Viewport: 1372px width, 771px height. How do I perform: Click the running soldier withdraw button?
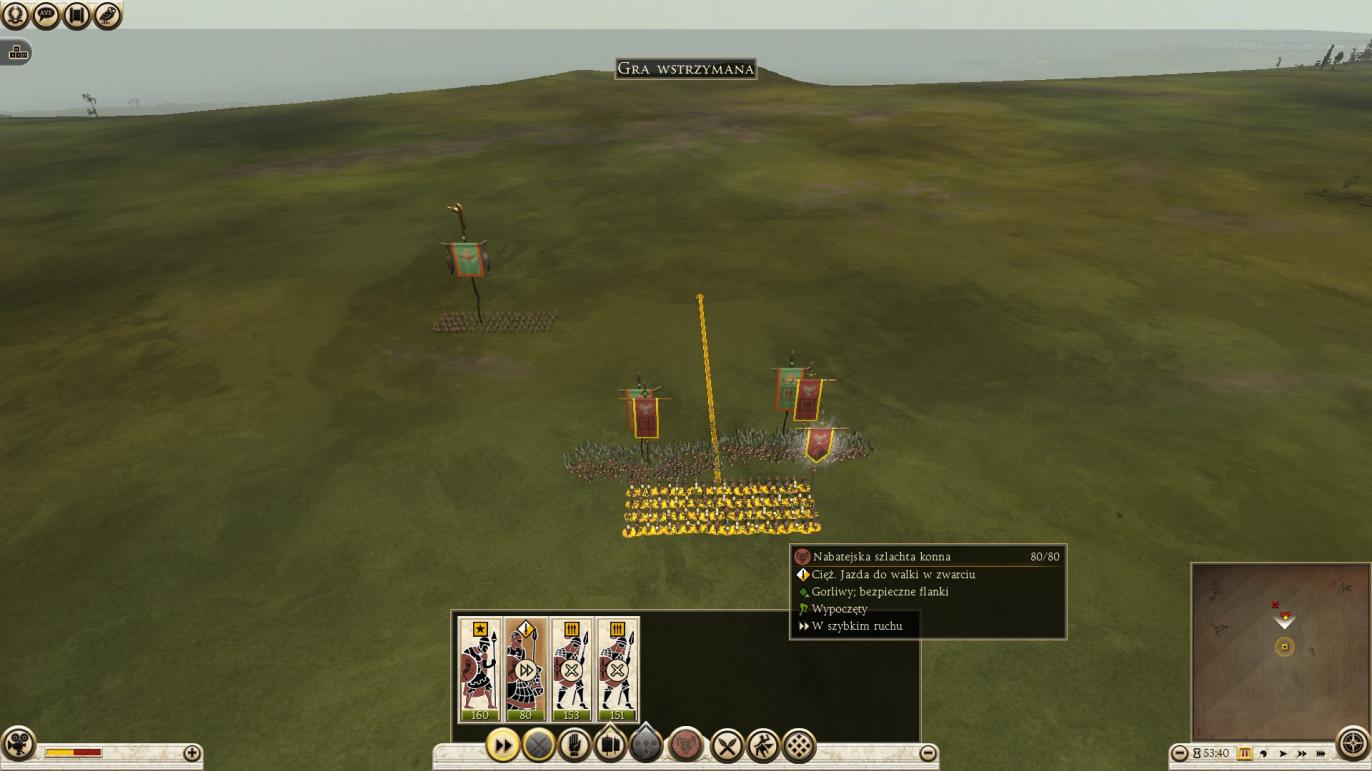[x=763, y=746]
